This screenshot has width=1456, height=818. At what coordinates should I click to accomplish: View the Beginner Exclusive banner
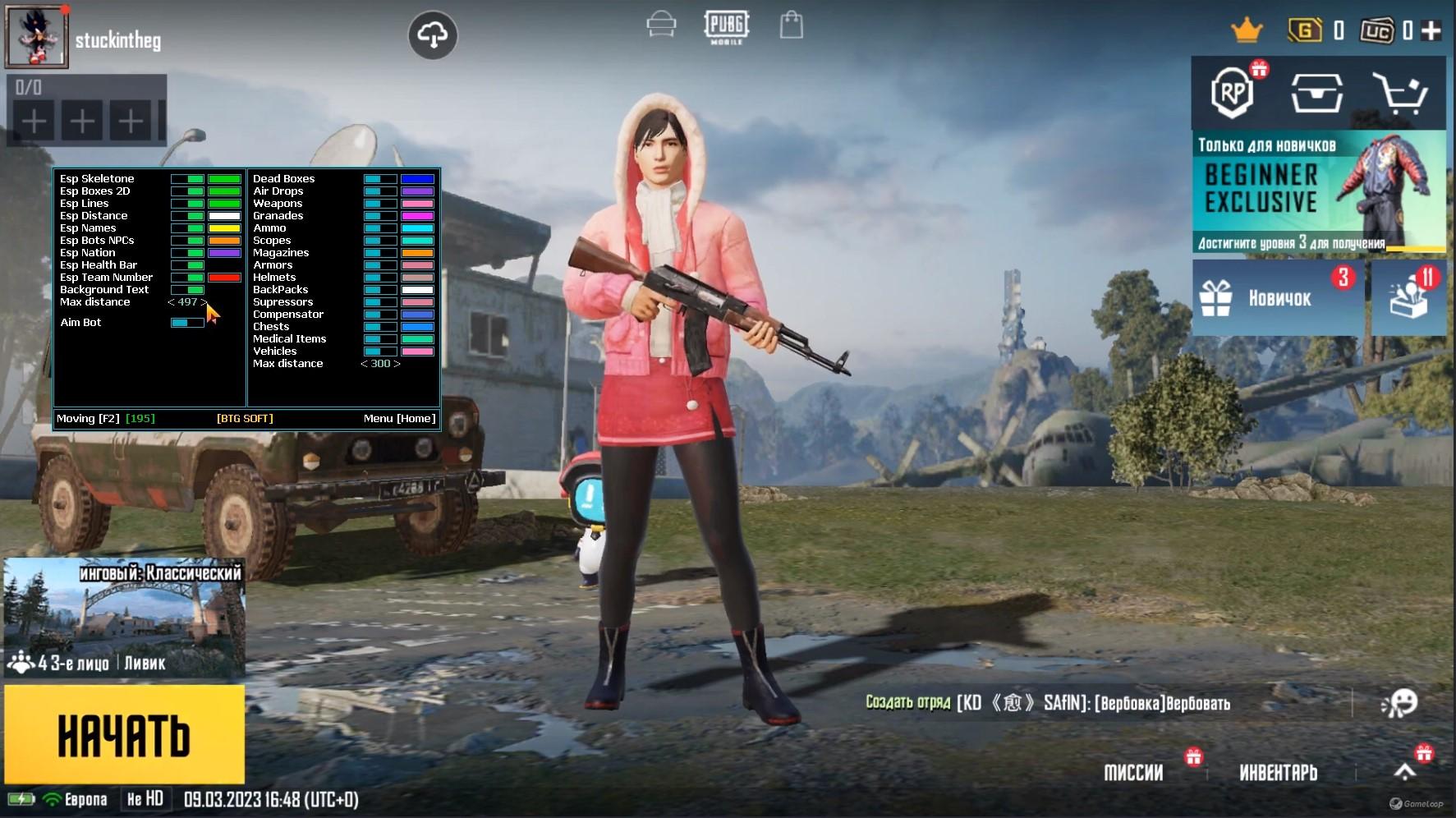pos(1318,191)
